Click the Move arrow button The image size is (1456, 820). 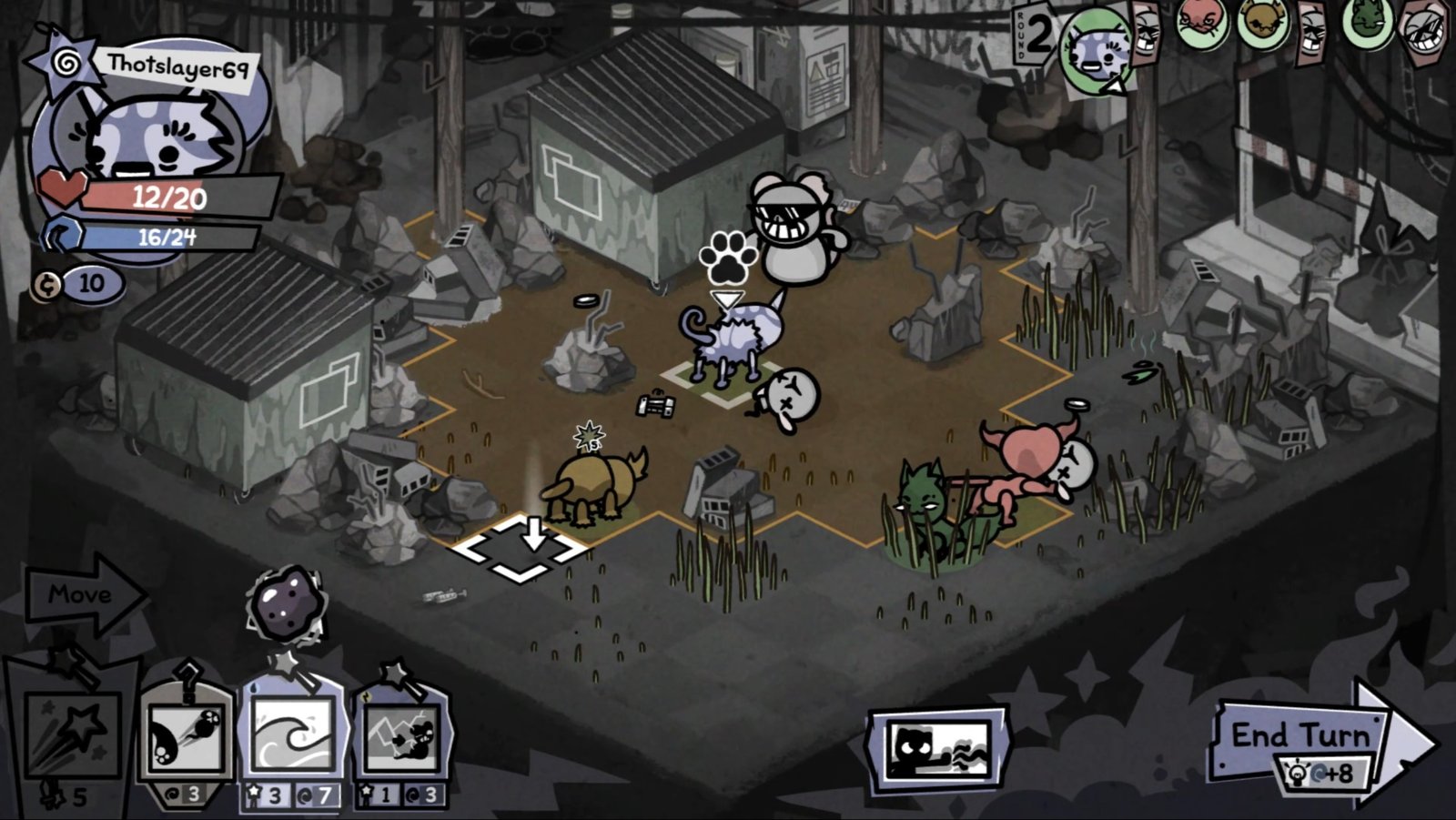(x=80, y=596)
